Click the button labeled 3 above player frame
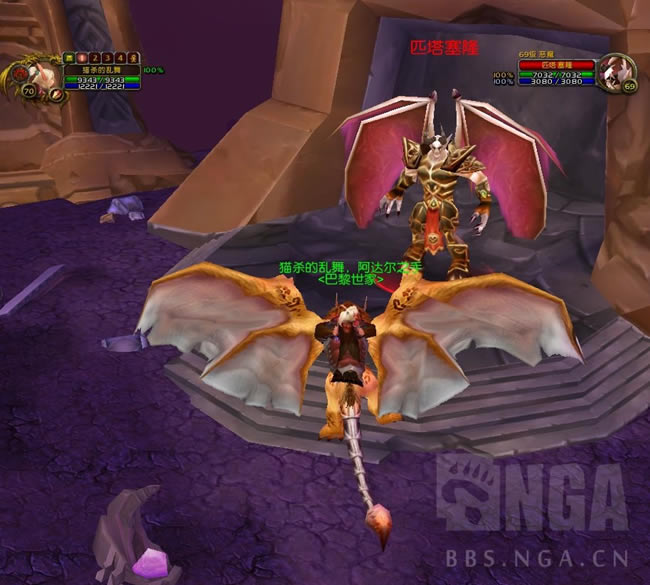 (108, 58)
